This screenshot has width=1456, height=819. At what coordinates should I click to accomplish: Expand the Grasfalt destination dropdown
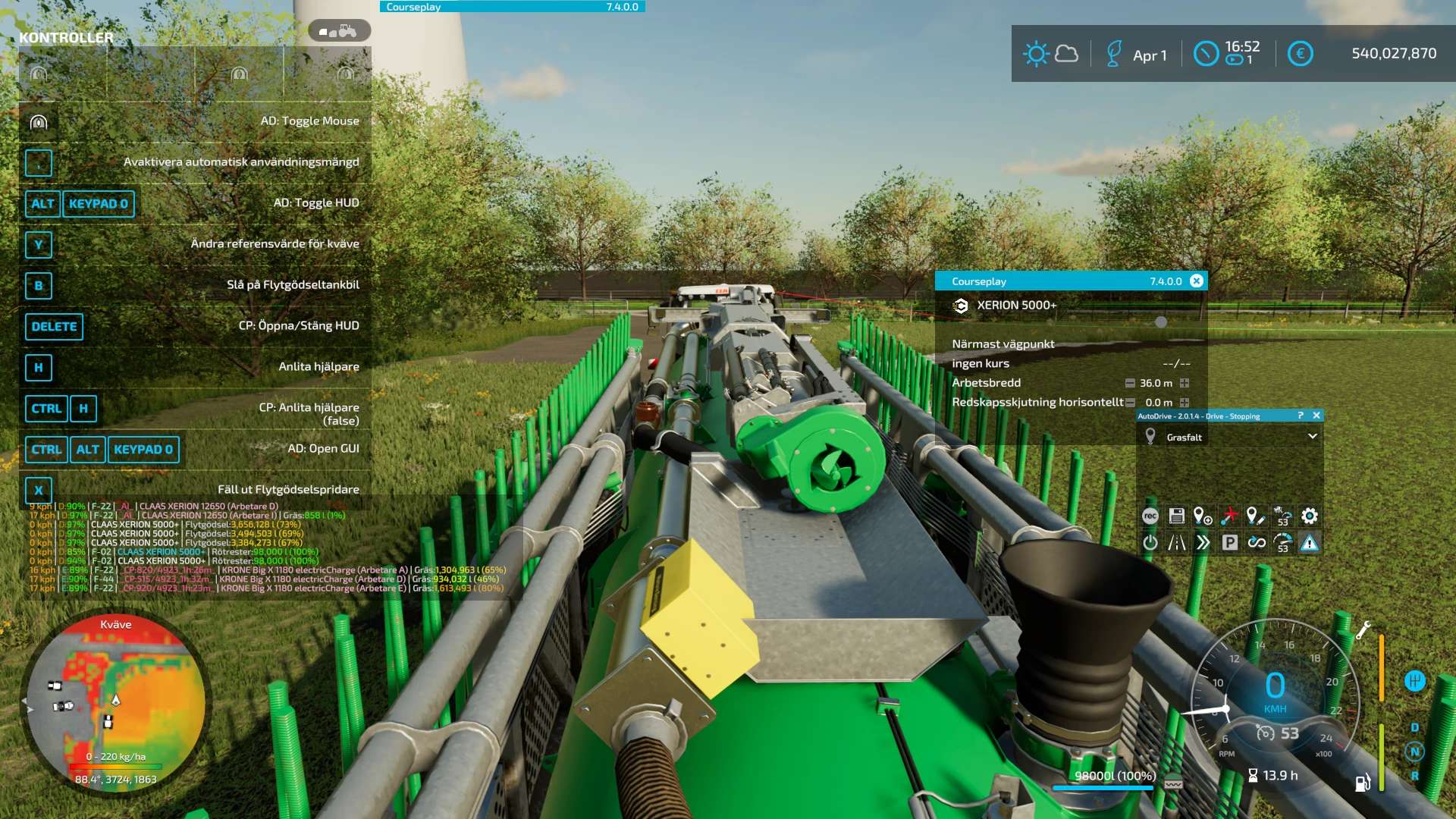(1312, 437)
